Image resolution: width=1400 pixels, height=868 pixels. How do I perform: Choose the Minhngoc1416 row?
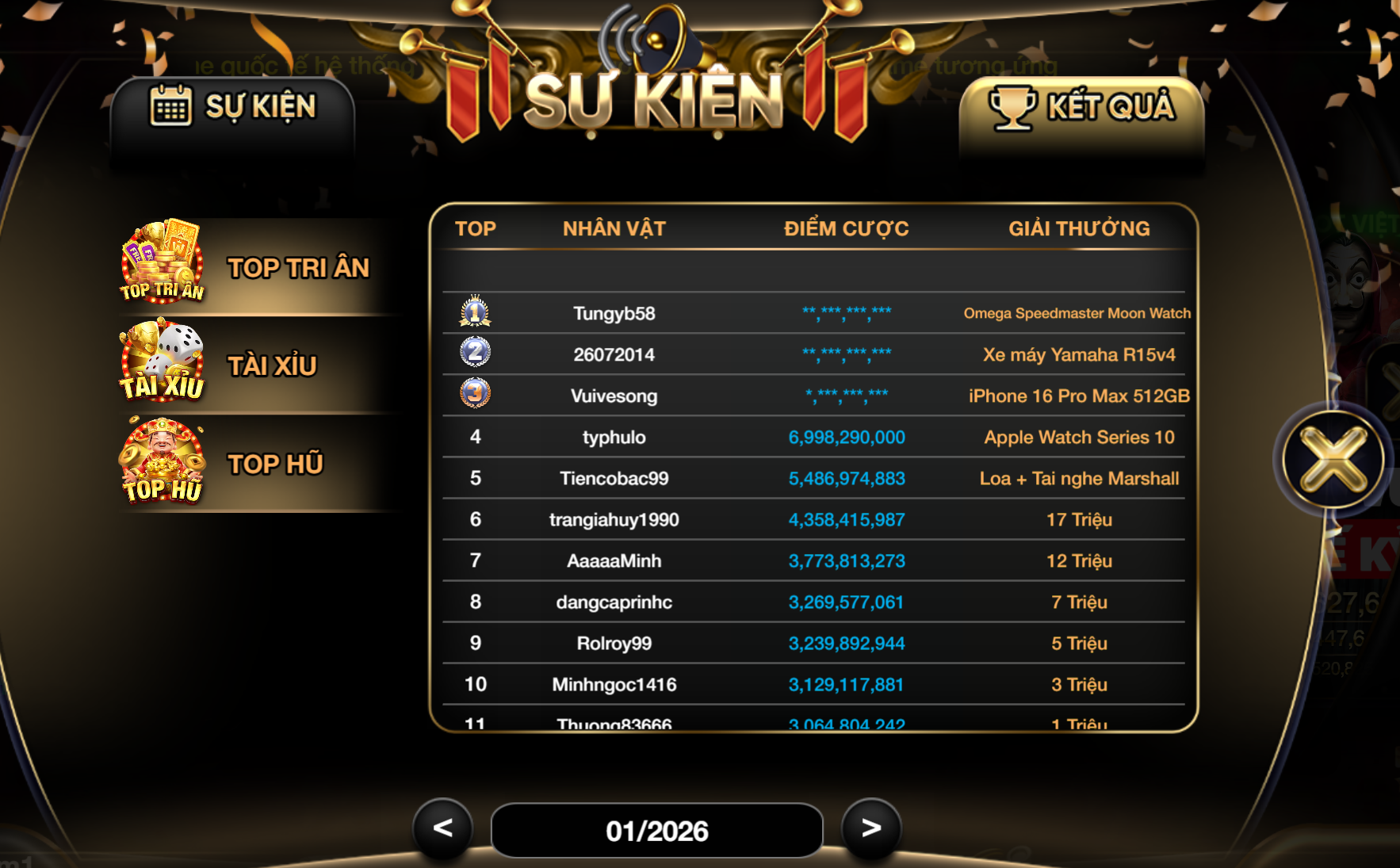point(614,684)
